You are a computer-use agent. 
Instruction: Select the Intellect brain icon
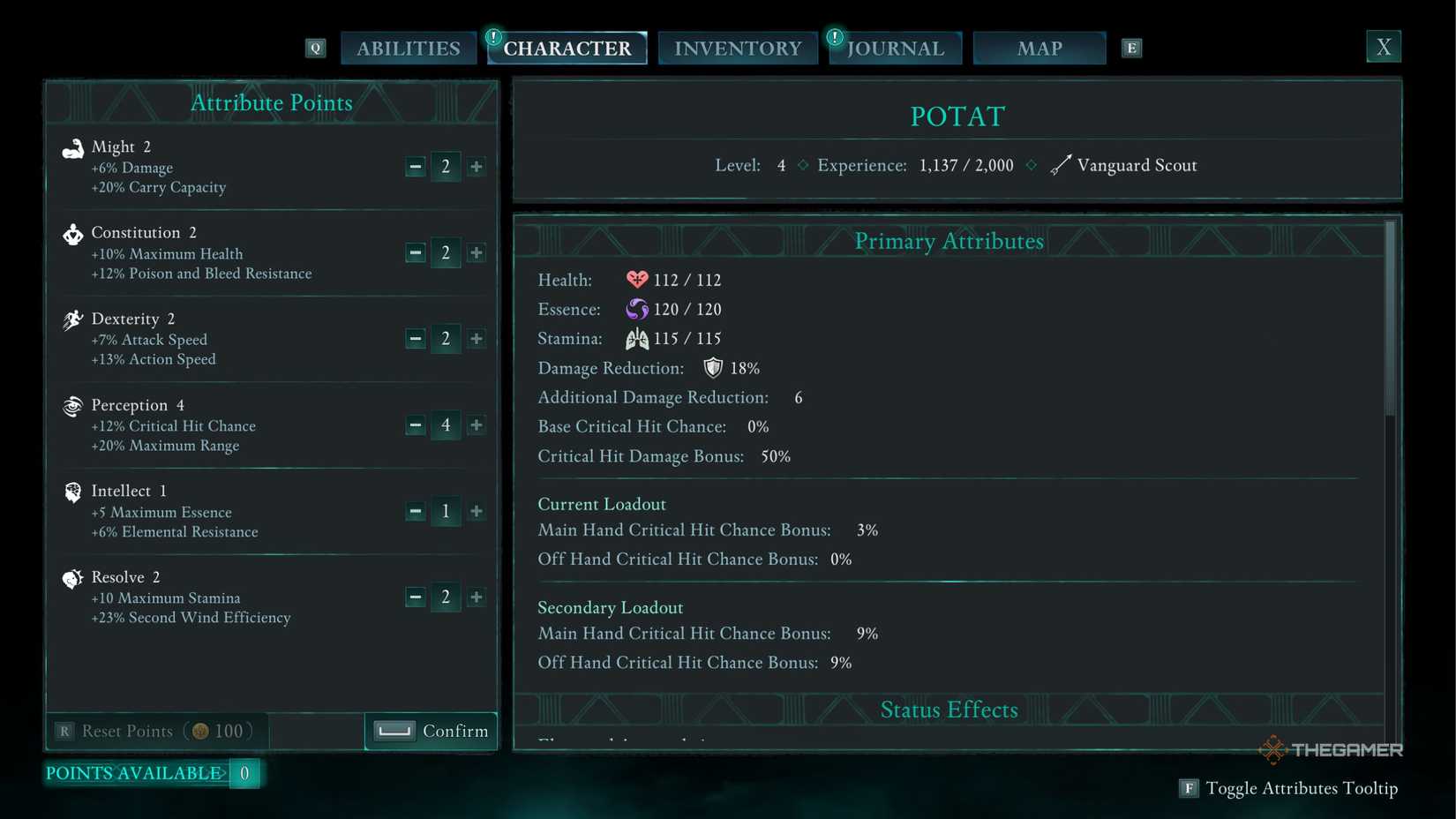(x=73, y=492)
